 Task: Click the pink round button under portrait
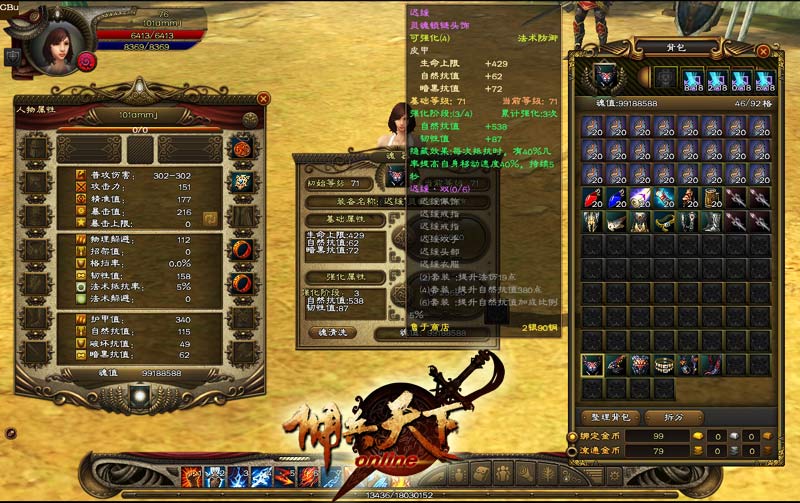(x=86, y=61)
